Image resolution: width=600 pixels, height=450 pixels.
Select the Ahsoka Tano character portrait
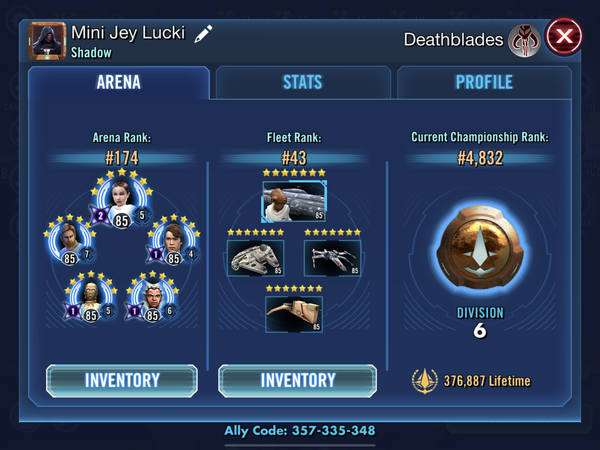(x=153, y=298)
